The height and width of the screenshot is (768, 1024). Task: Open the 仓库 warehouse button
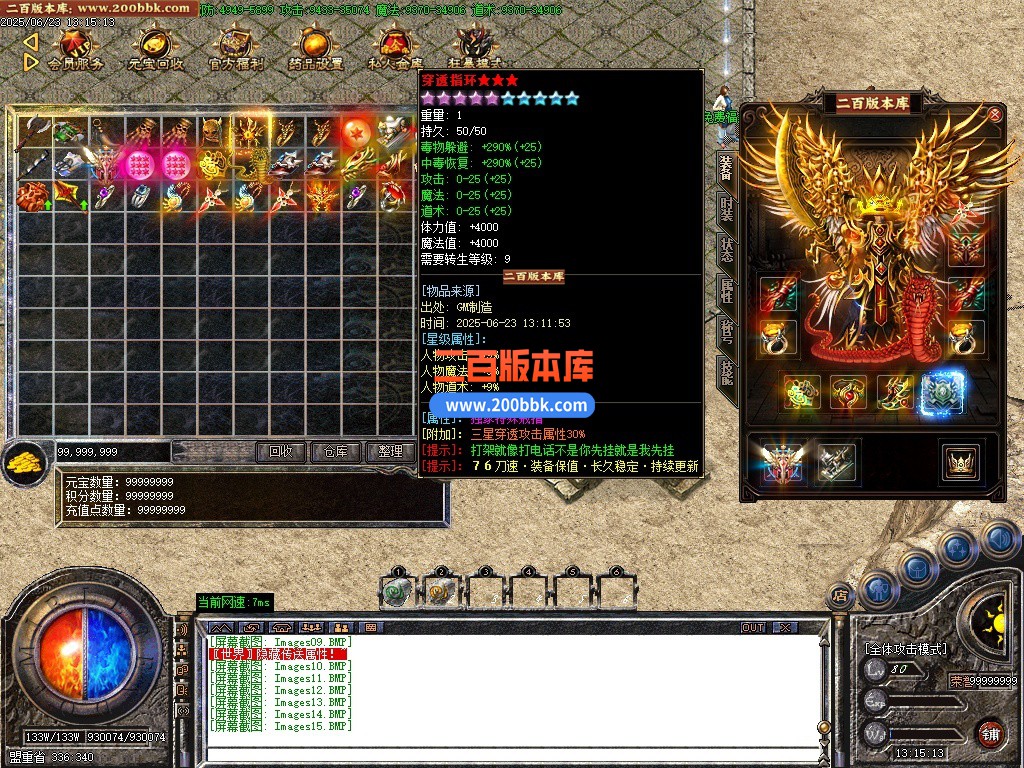coord(335,452)
